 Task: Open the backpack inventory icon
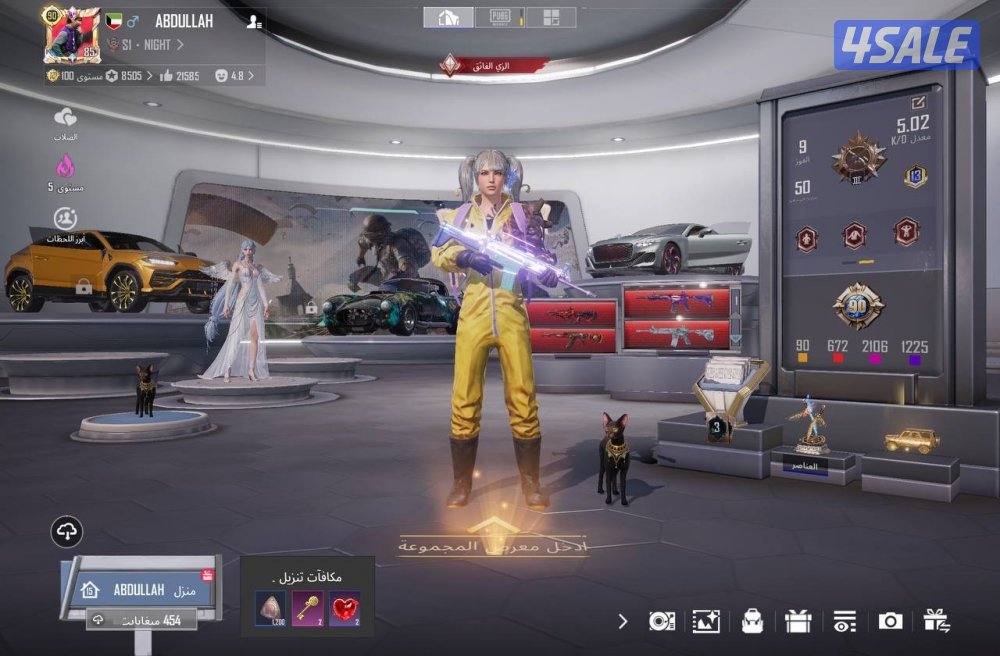coord(752,621)
